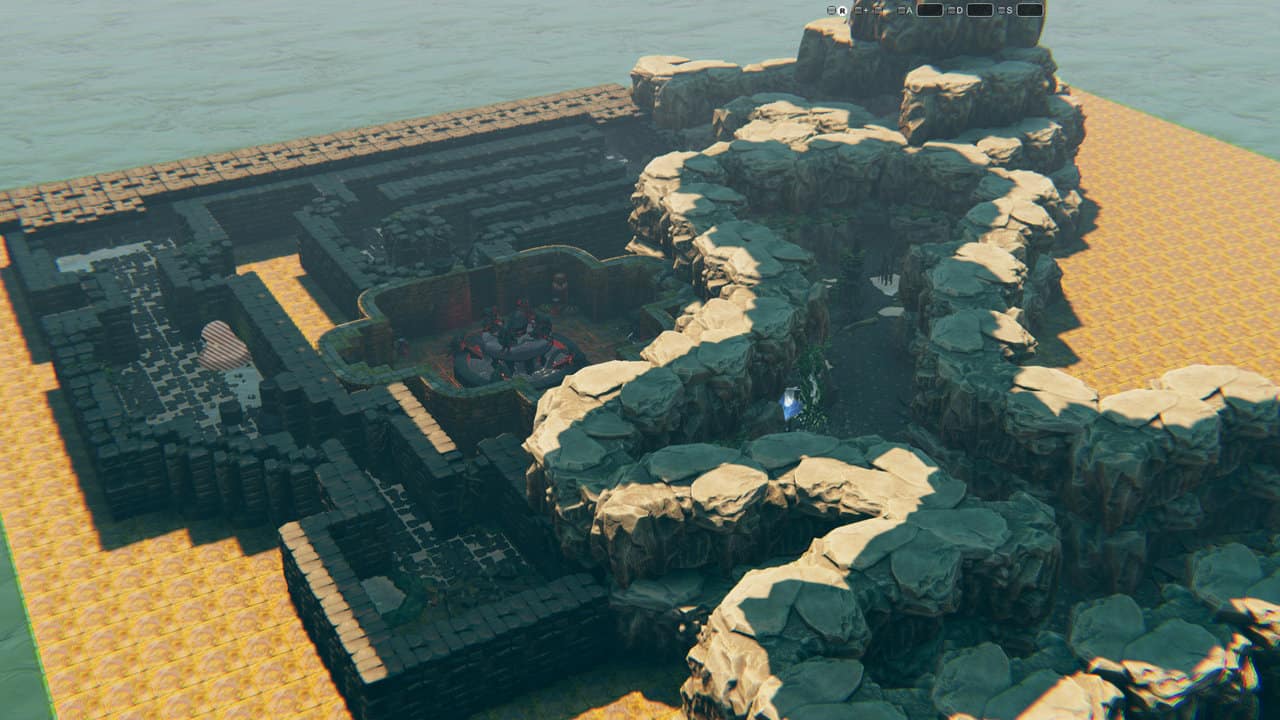Screen dimensions: 1280x720
Task: Click the S counter value box
Action: point(1030,10)
